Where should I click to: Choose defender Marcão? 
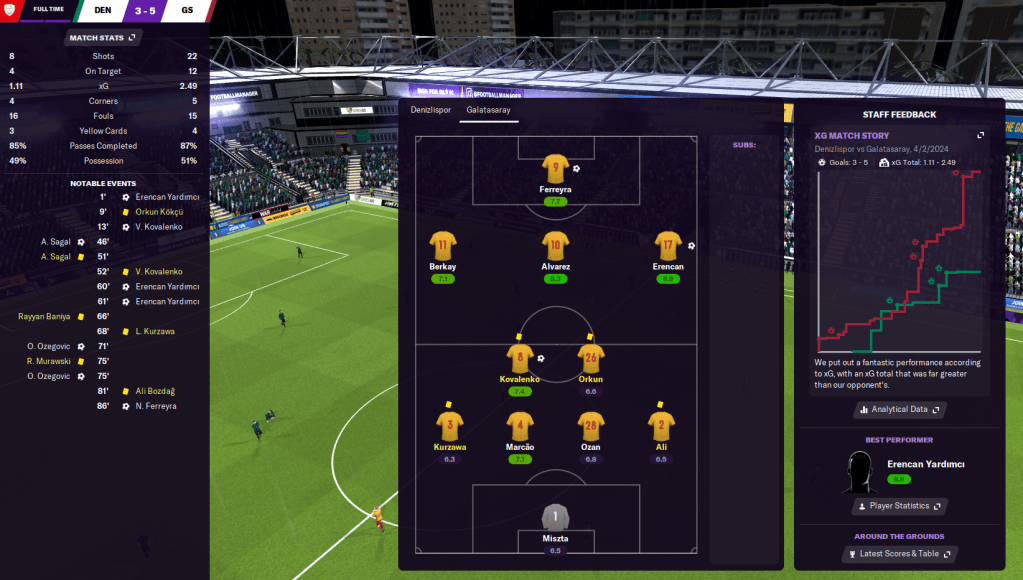(520, 425)
